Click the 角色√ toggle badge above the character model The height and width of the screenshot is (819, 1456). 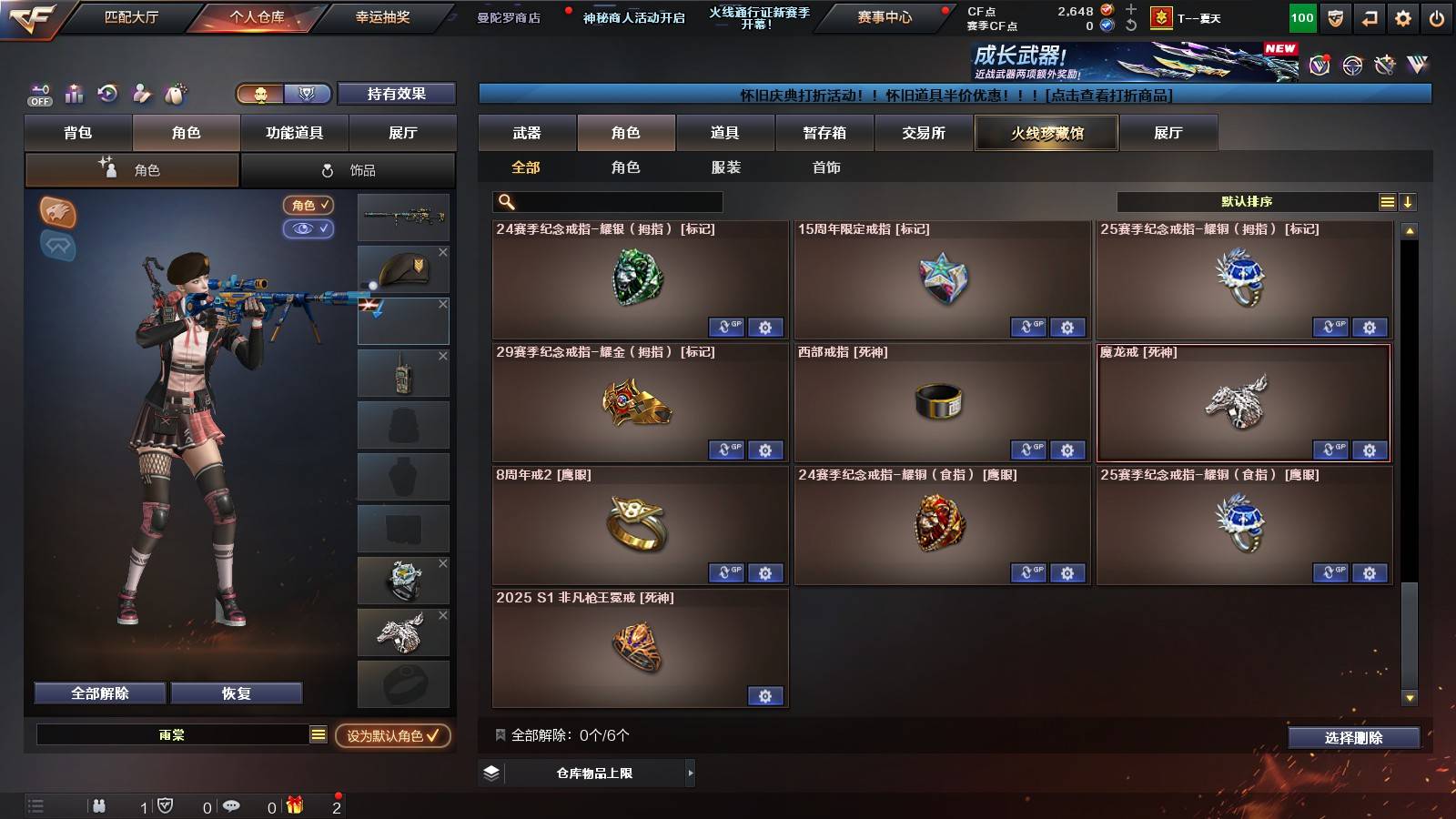[x=307, y=206]
